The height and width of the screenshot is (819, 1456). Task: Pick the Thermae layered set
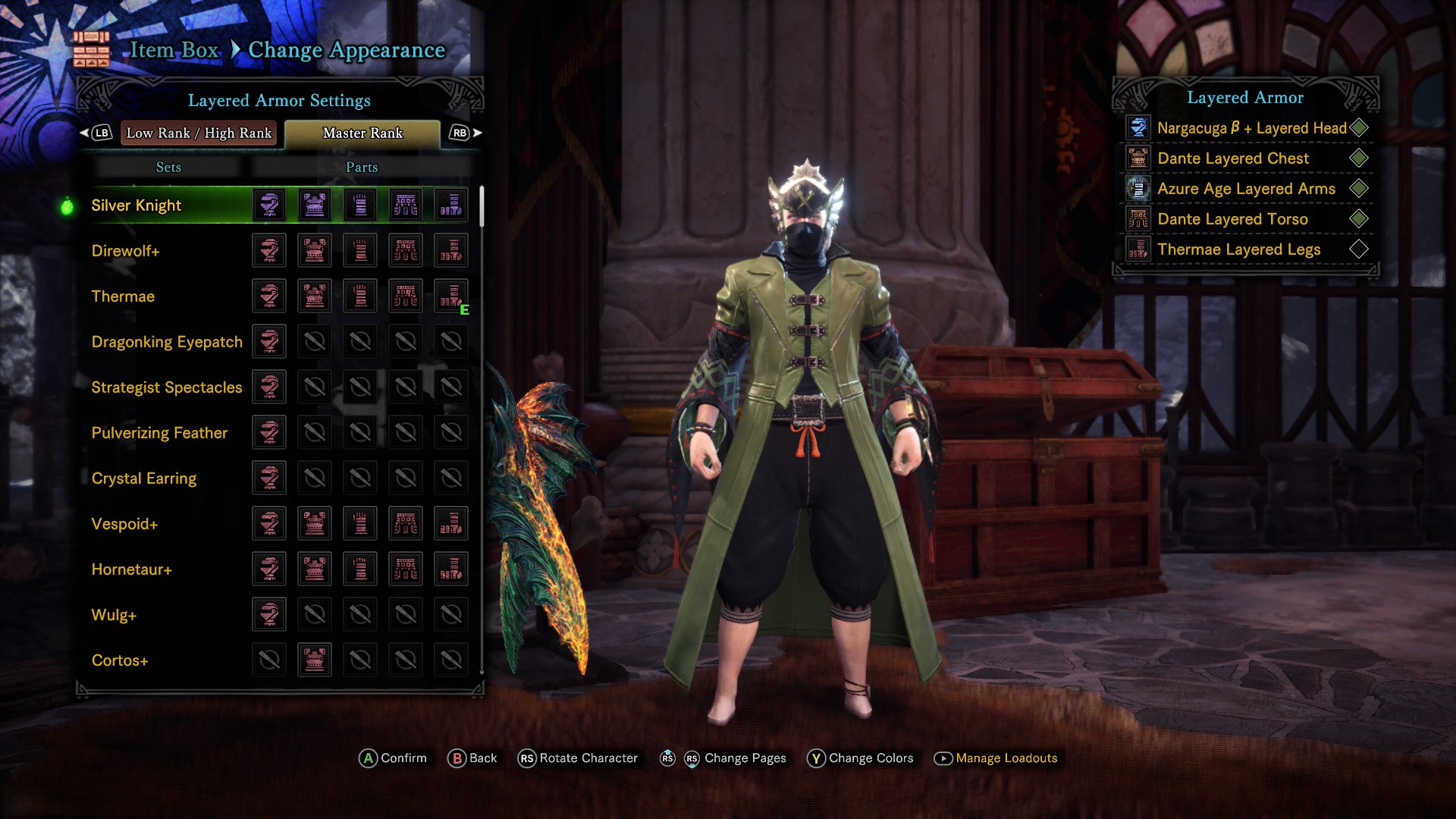pos(123,297)
